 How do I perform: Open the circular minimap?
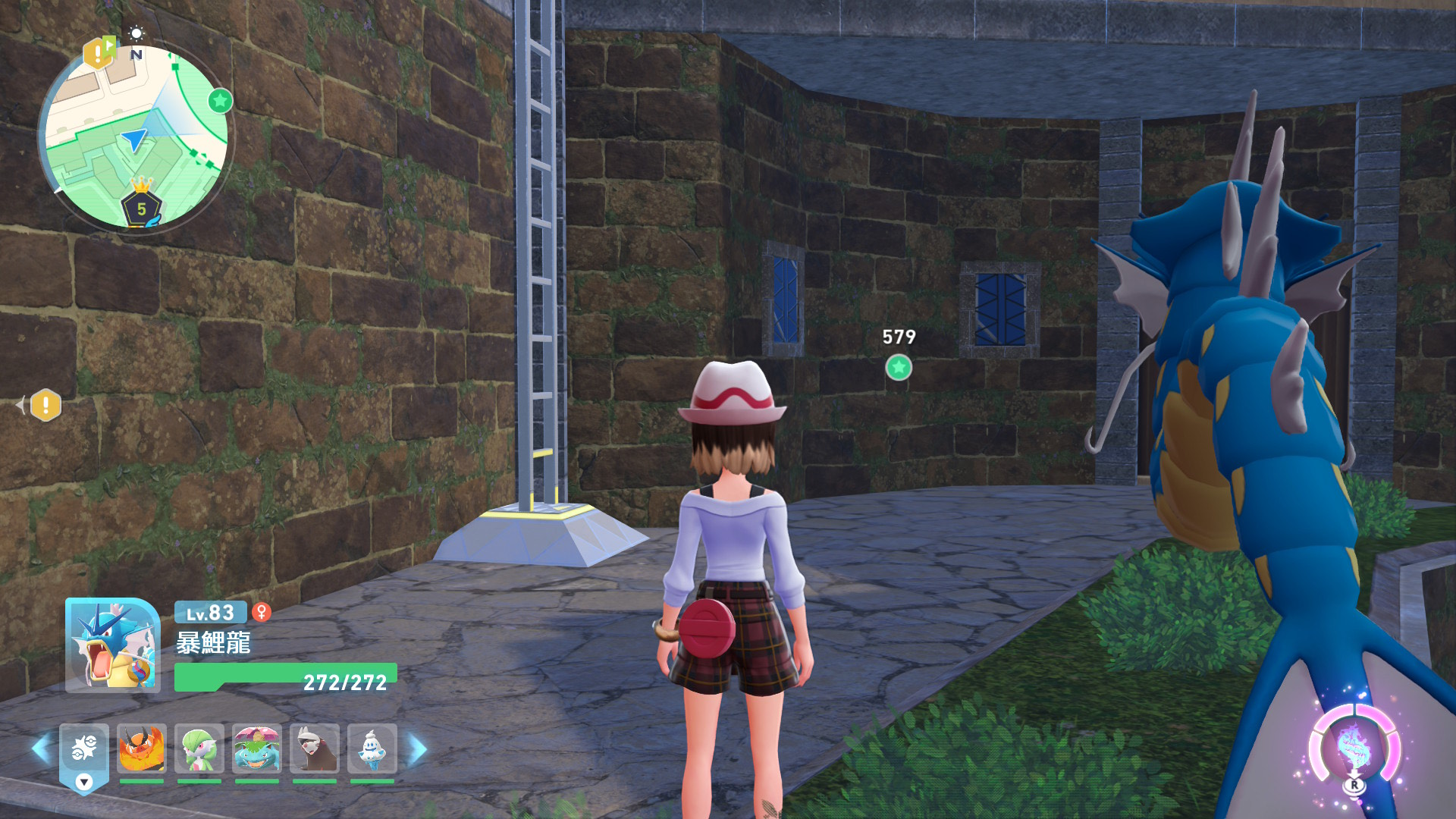(x=135, y=136)
